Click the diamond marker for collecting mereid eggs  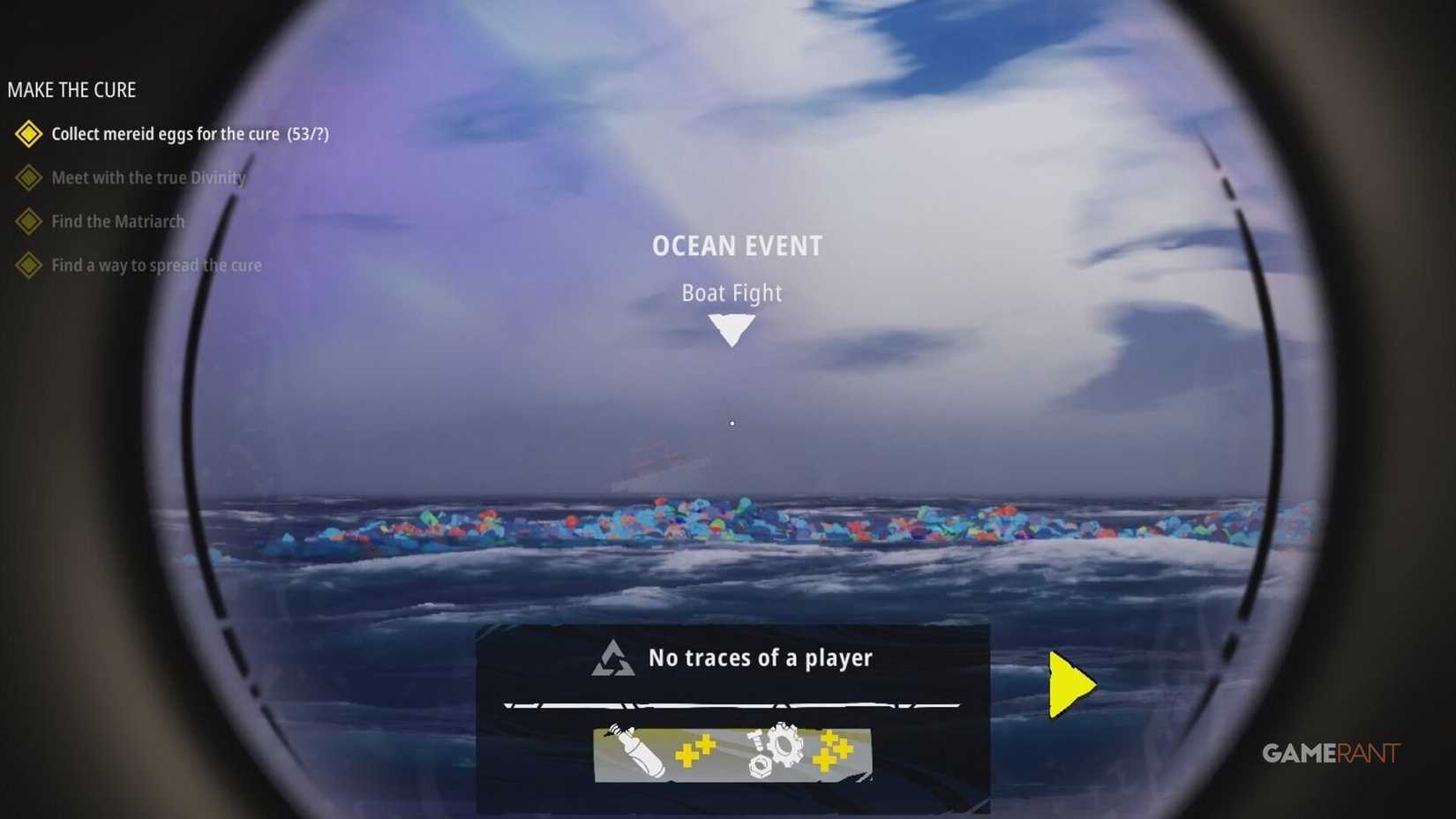(28, 134)
